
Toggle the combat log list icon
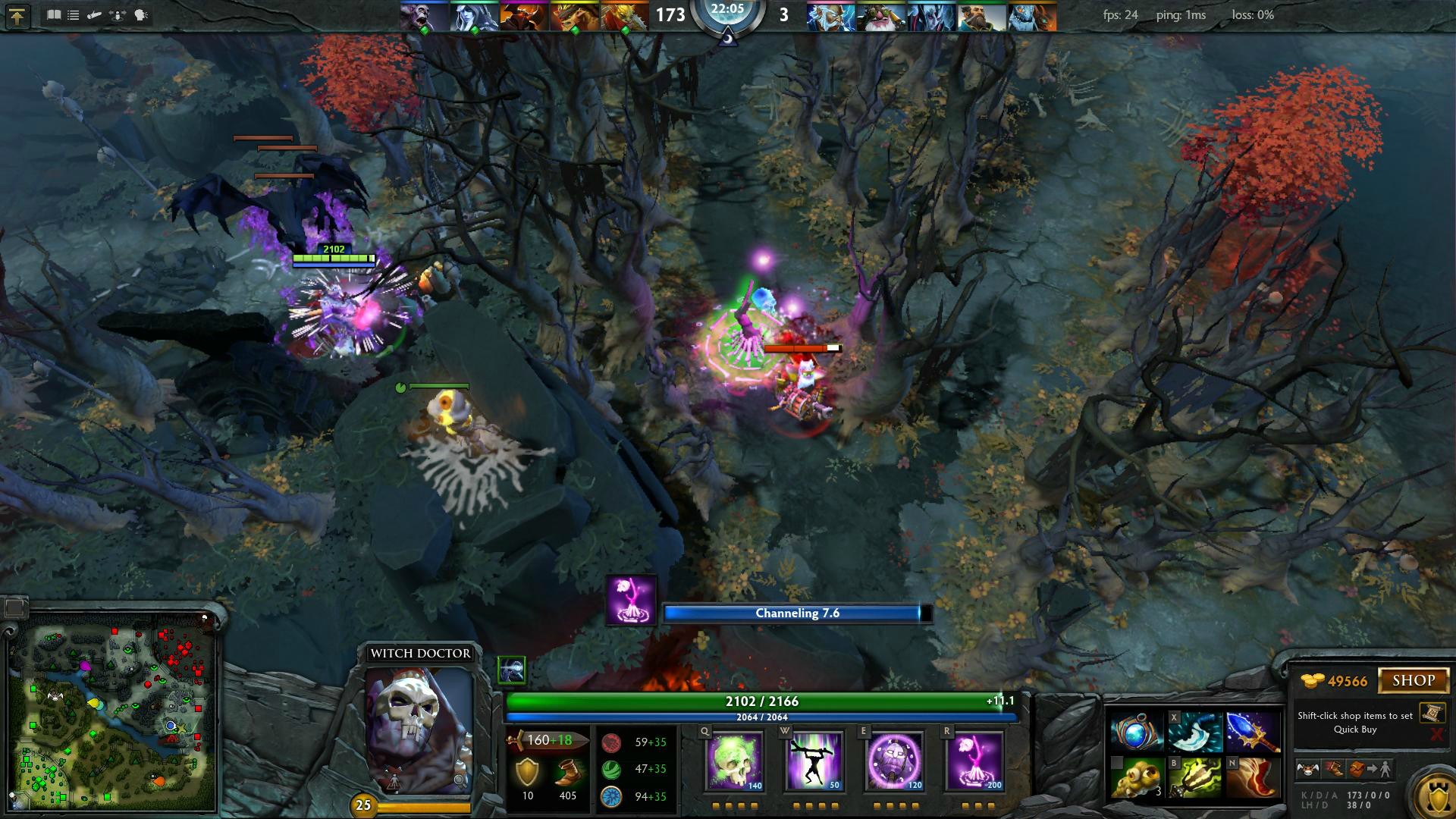click(x=73, y=14)
